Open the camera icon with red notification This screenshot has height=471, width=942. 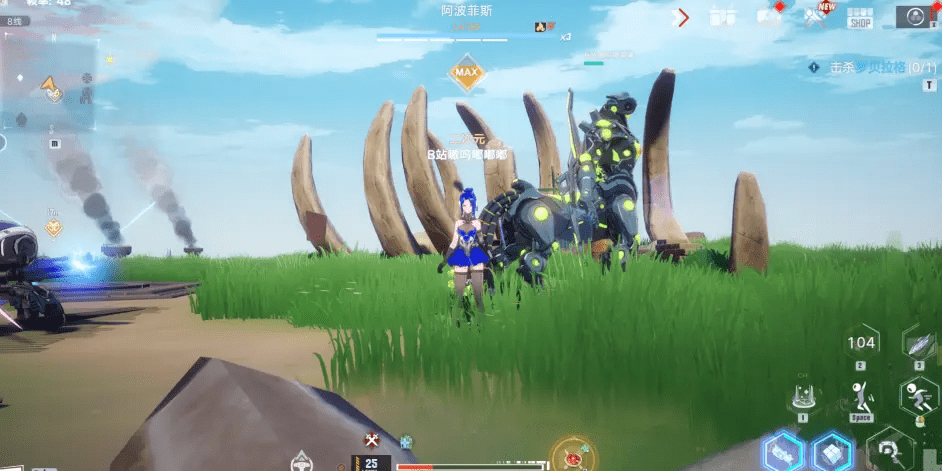769,15
